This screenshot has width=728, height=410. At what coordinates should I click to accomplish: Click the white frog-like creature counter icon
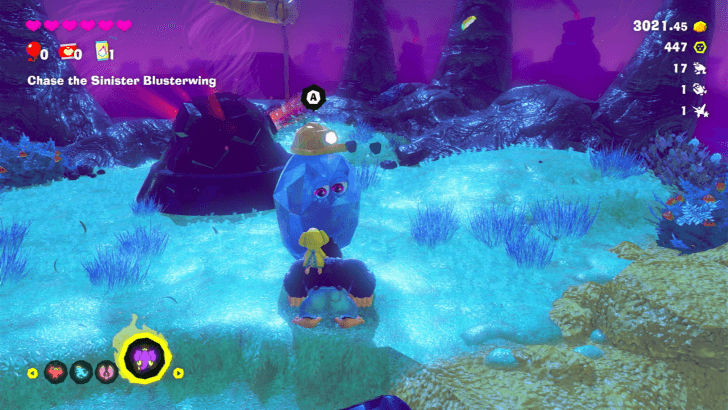[699, 69]
